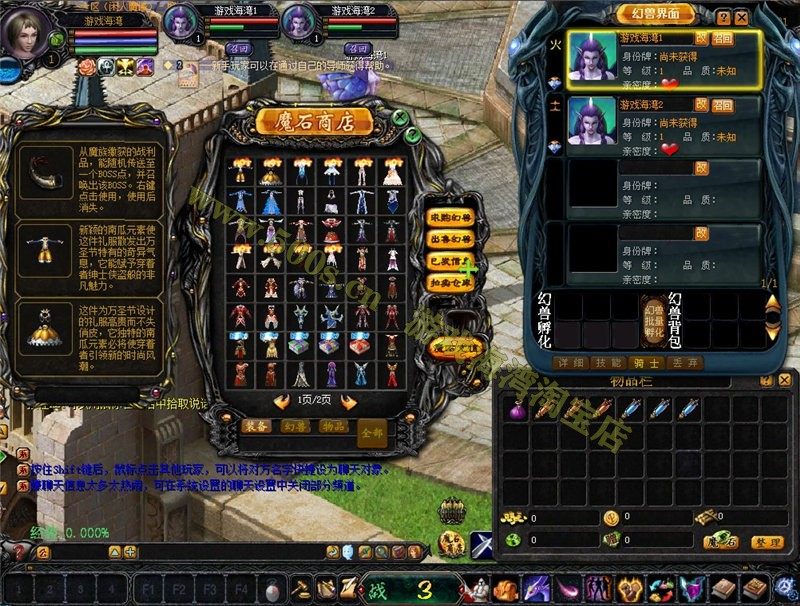Click the 魔石充值 recharge button
This screenshot has height=606, width=800.
click(453, 347)
